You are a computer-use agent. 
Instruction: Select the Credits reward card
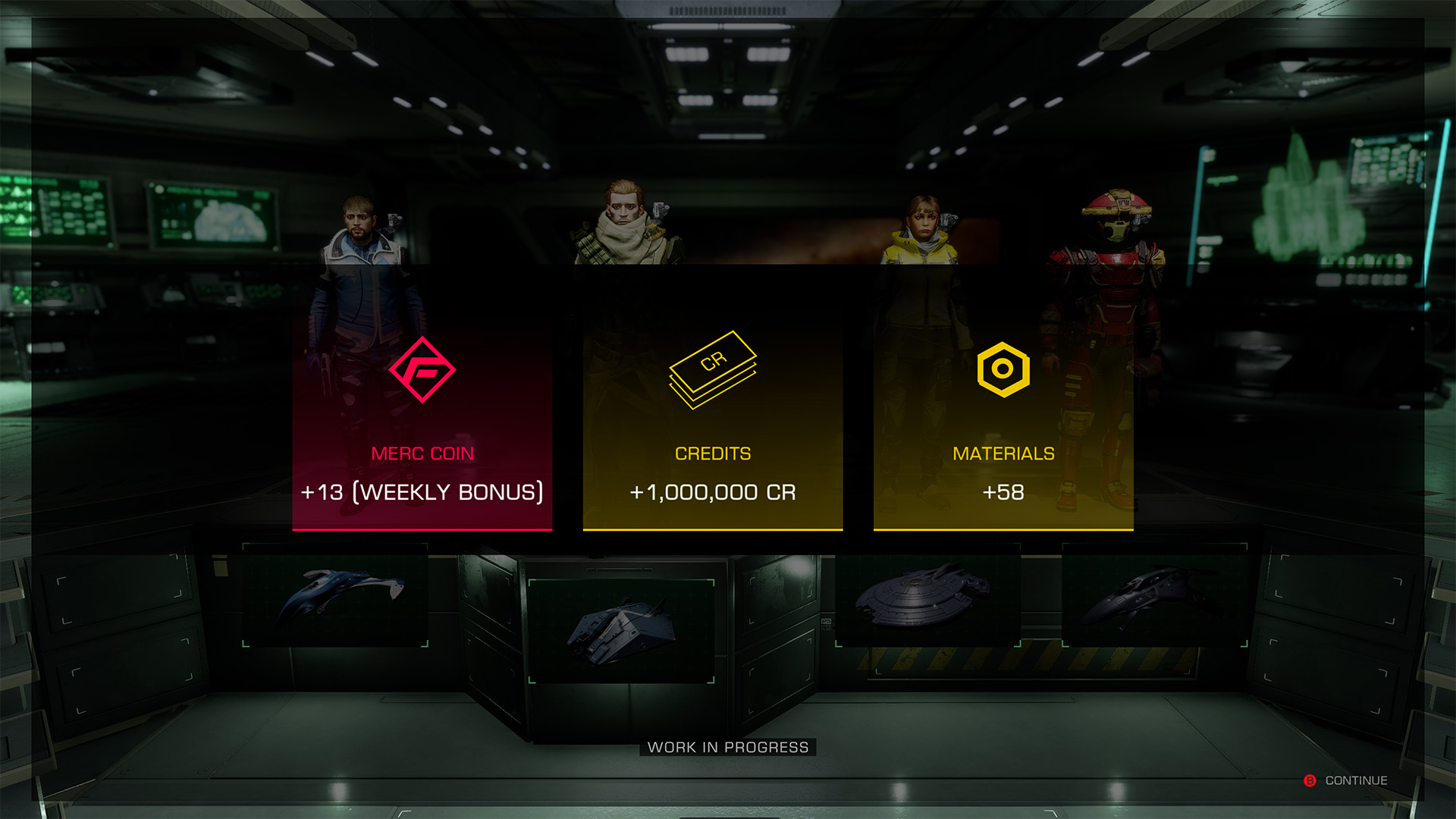click(x=713, y=425)
